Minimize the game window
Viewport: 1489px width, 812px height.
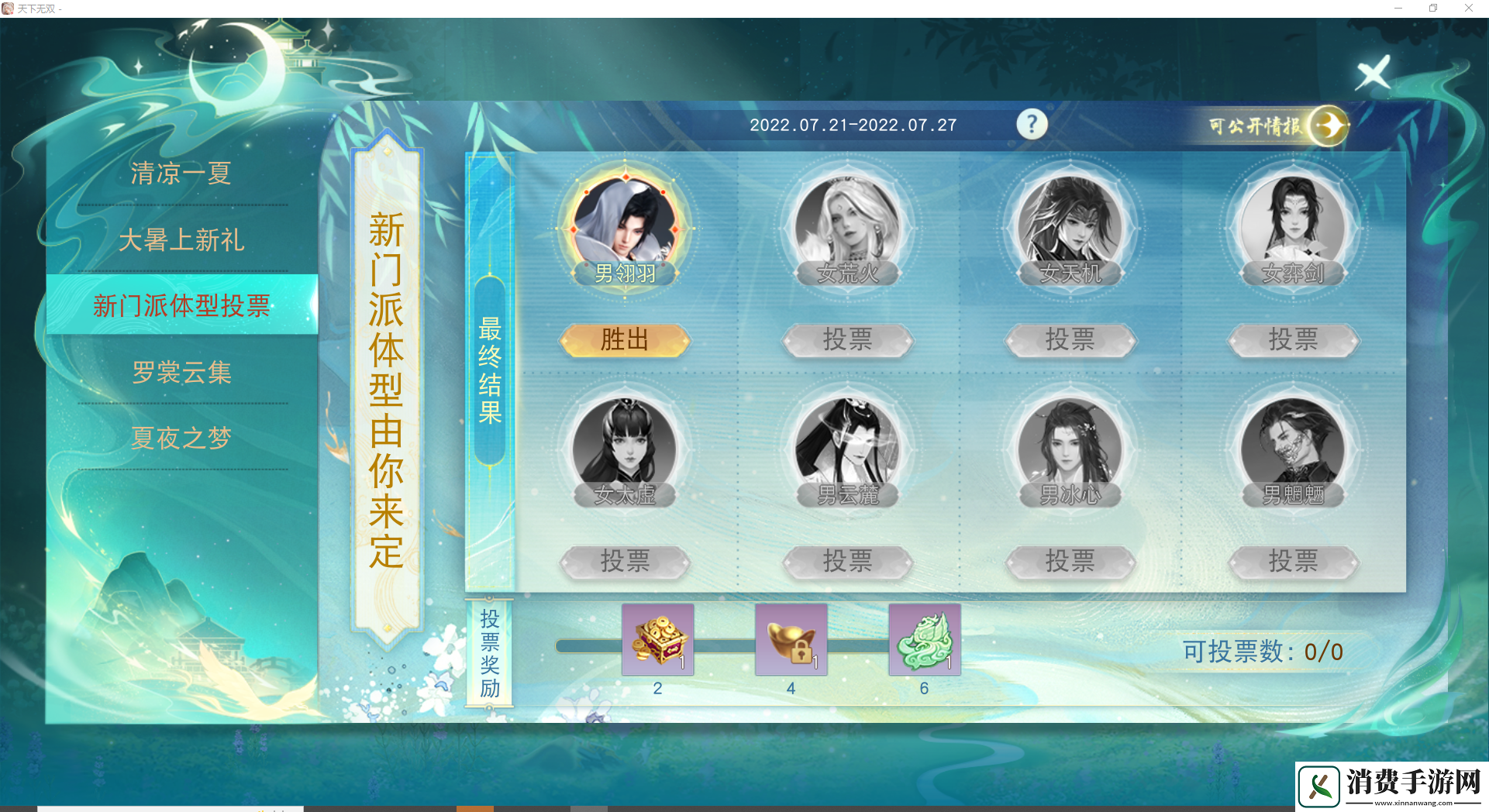point(1398,9)
